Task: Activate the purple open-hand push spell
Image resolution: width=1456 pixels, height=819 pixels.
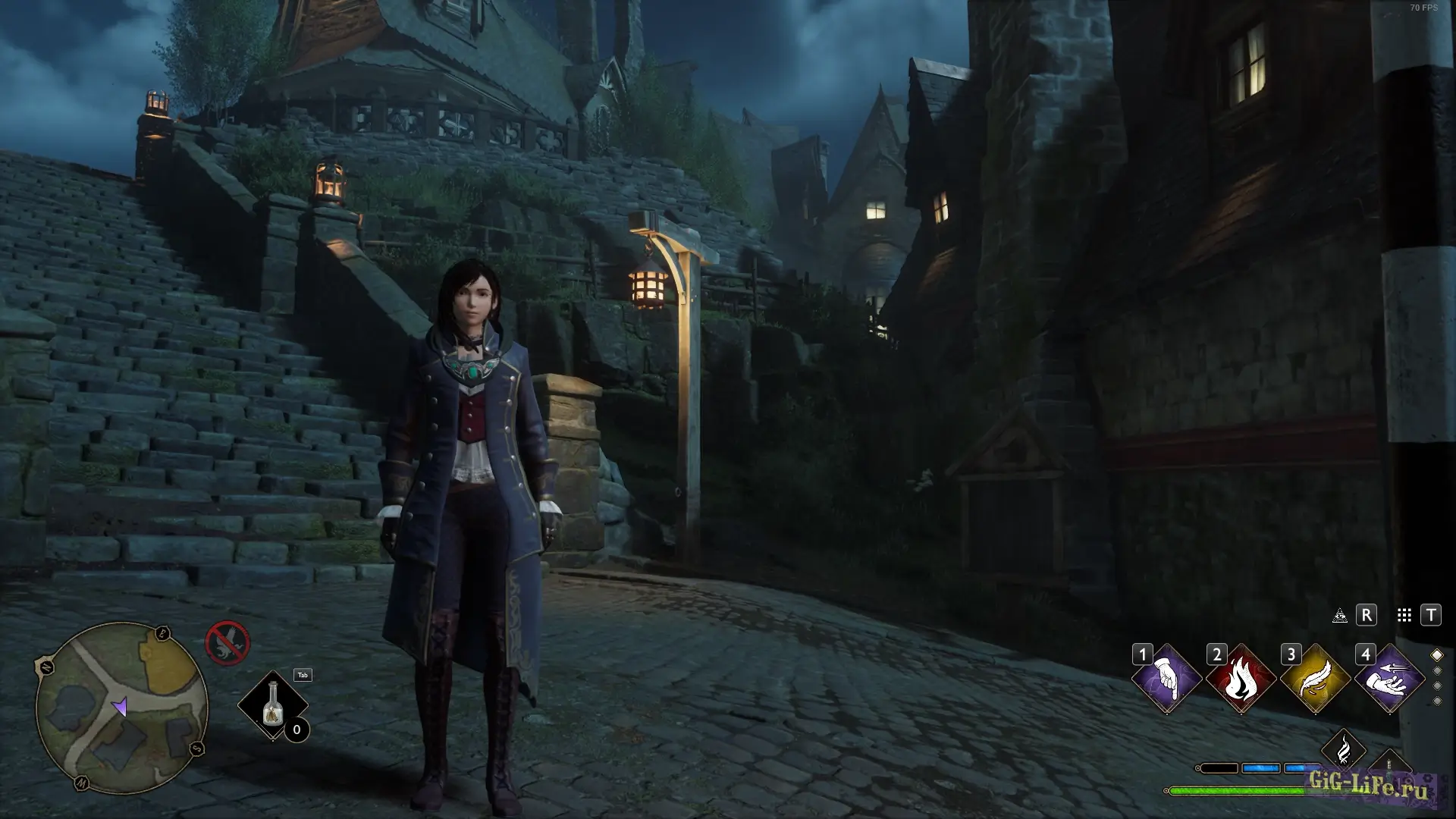Action: click(1389, 679)
